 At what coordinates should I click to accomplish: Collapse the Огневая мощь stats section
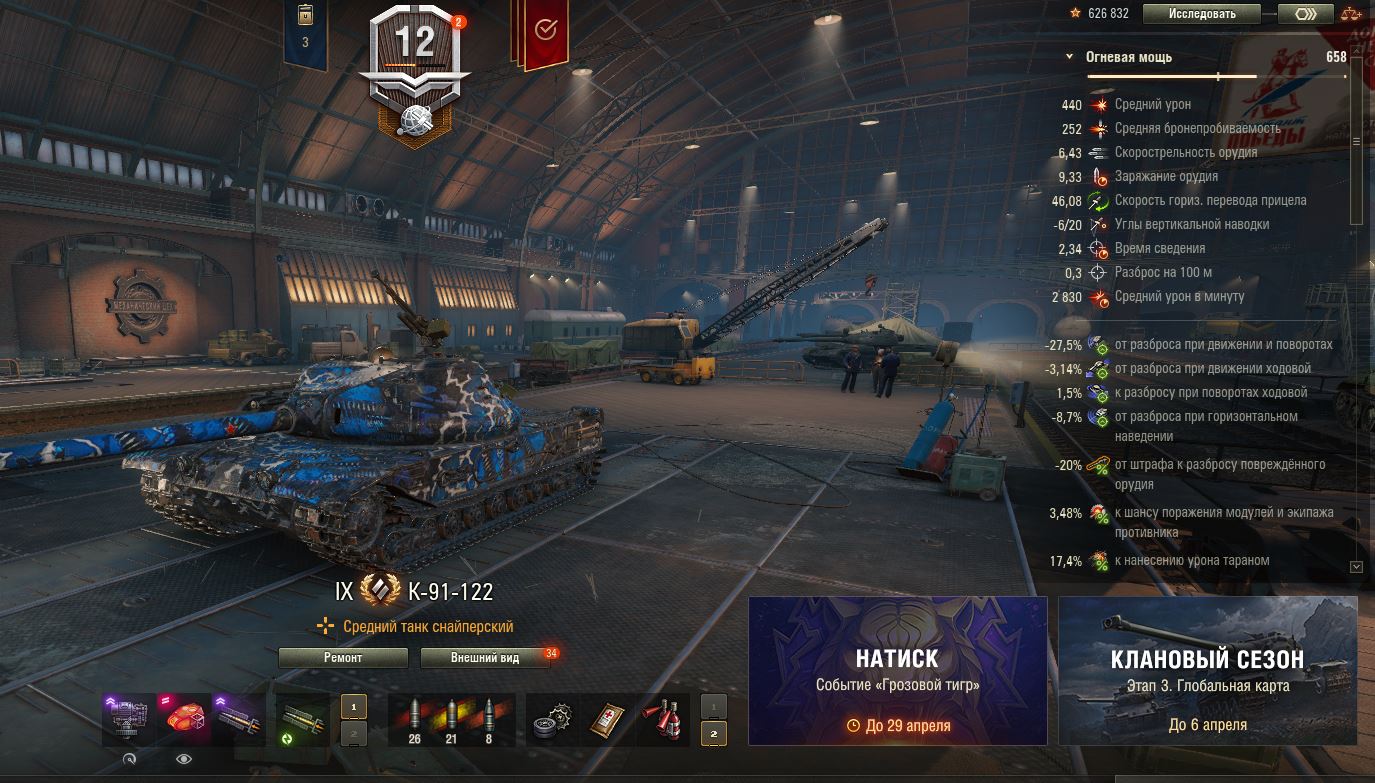pos(1069,57)
